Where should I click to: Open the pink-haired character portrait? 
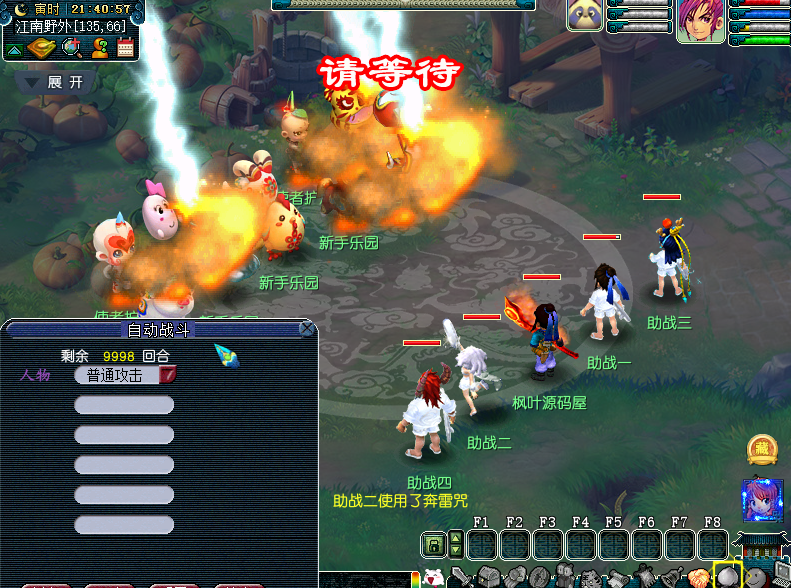700,21
